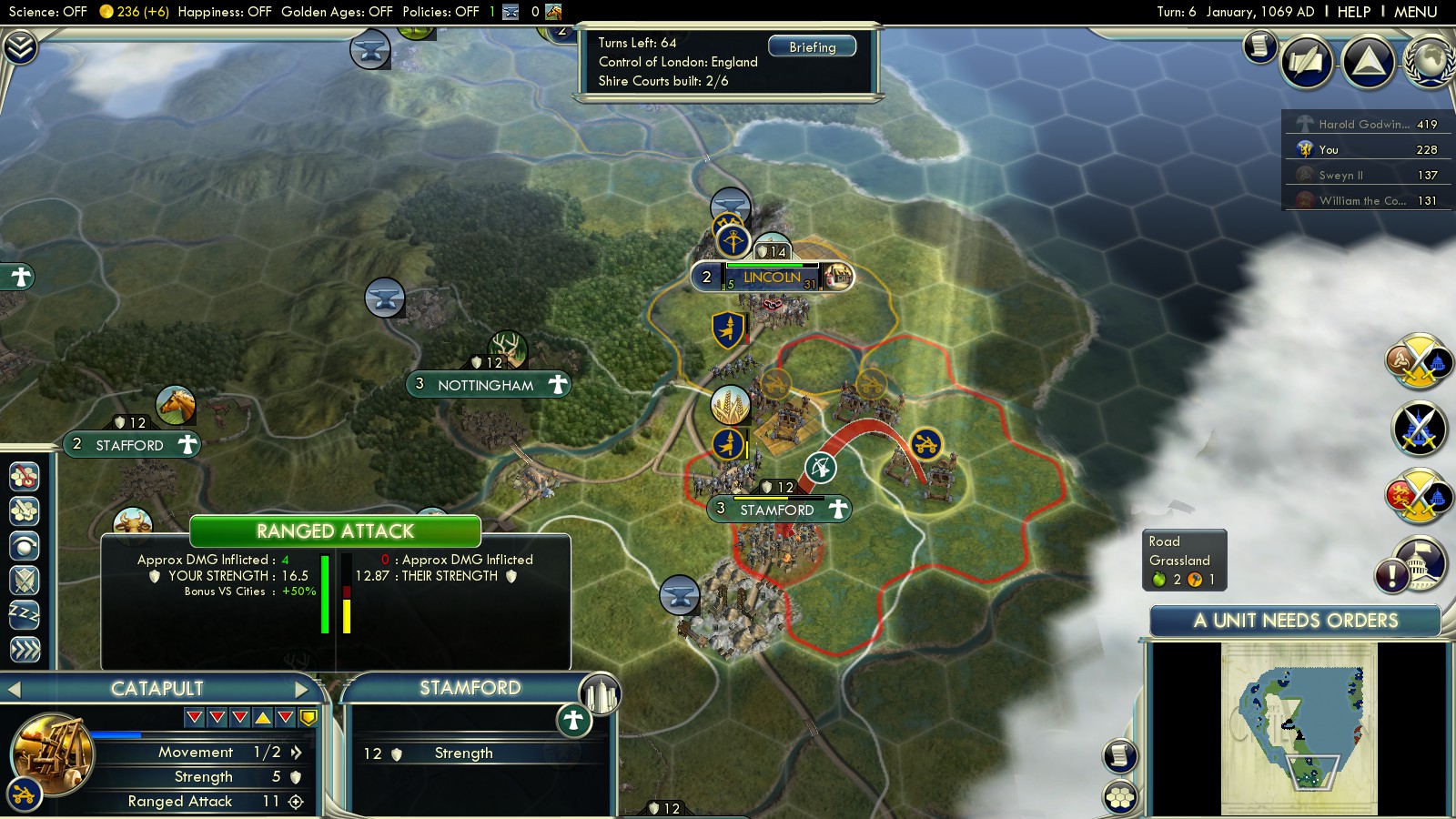Open the social policies triangle icon

point(1368,61)
